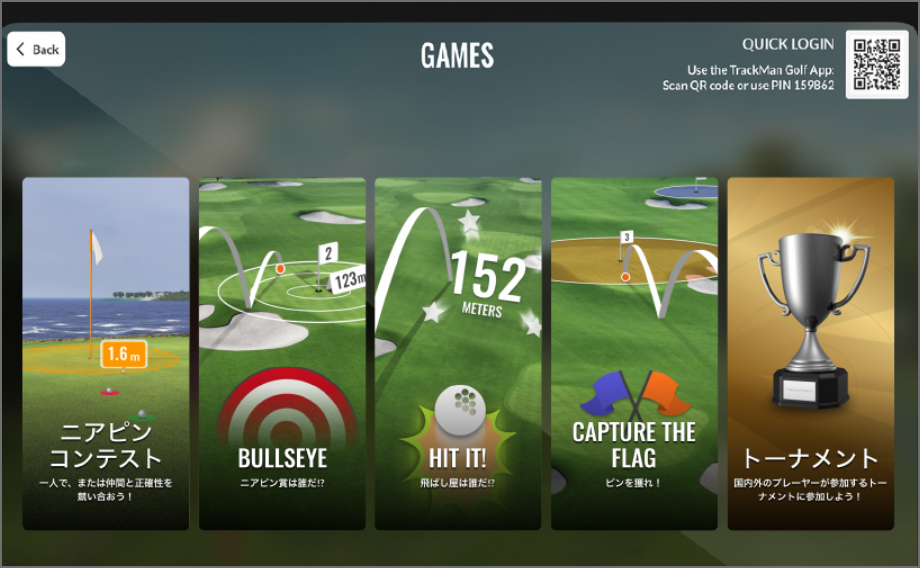920x568 pixels.
Task: Select the ニアピンコンテスト game card
Action: [106, 353]
